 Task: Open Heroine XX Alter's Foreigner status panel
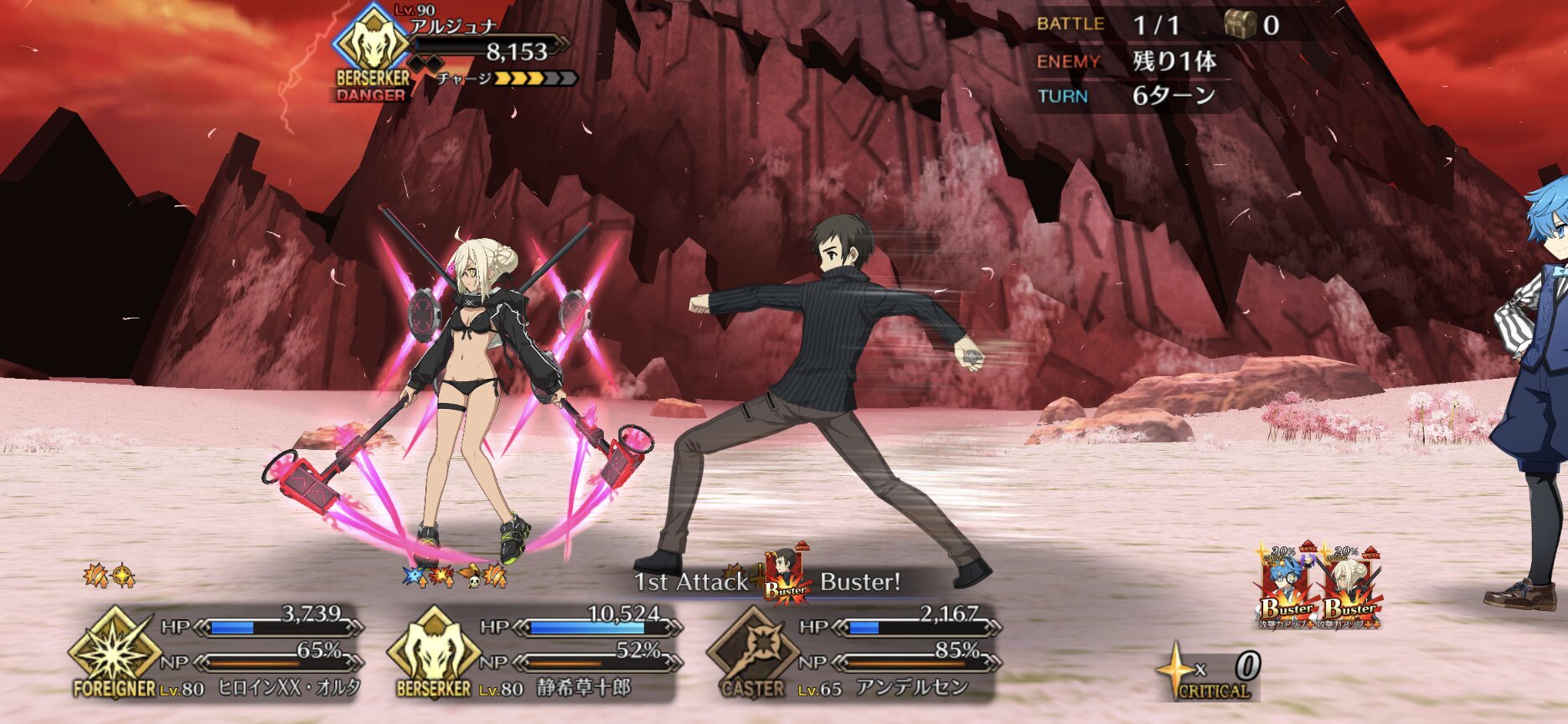[x=219, y=653]
